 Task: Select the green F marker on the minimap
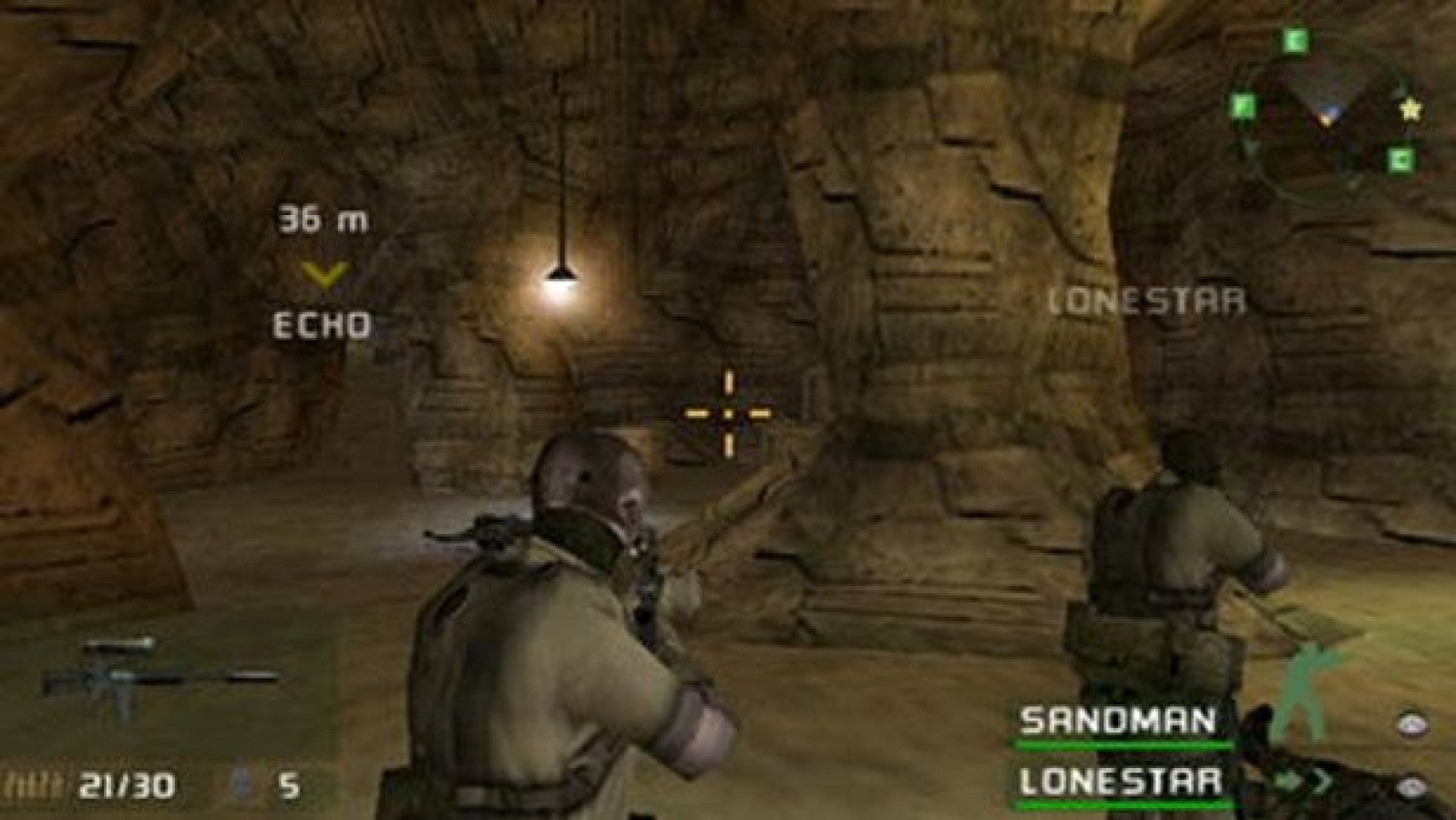pyautogui.click(x=1243, y=108)
